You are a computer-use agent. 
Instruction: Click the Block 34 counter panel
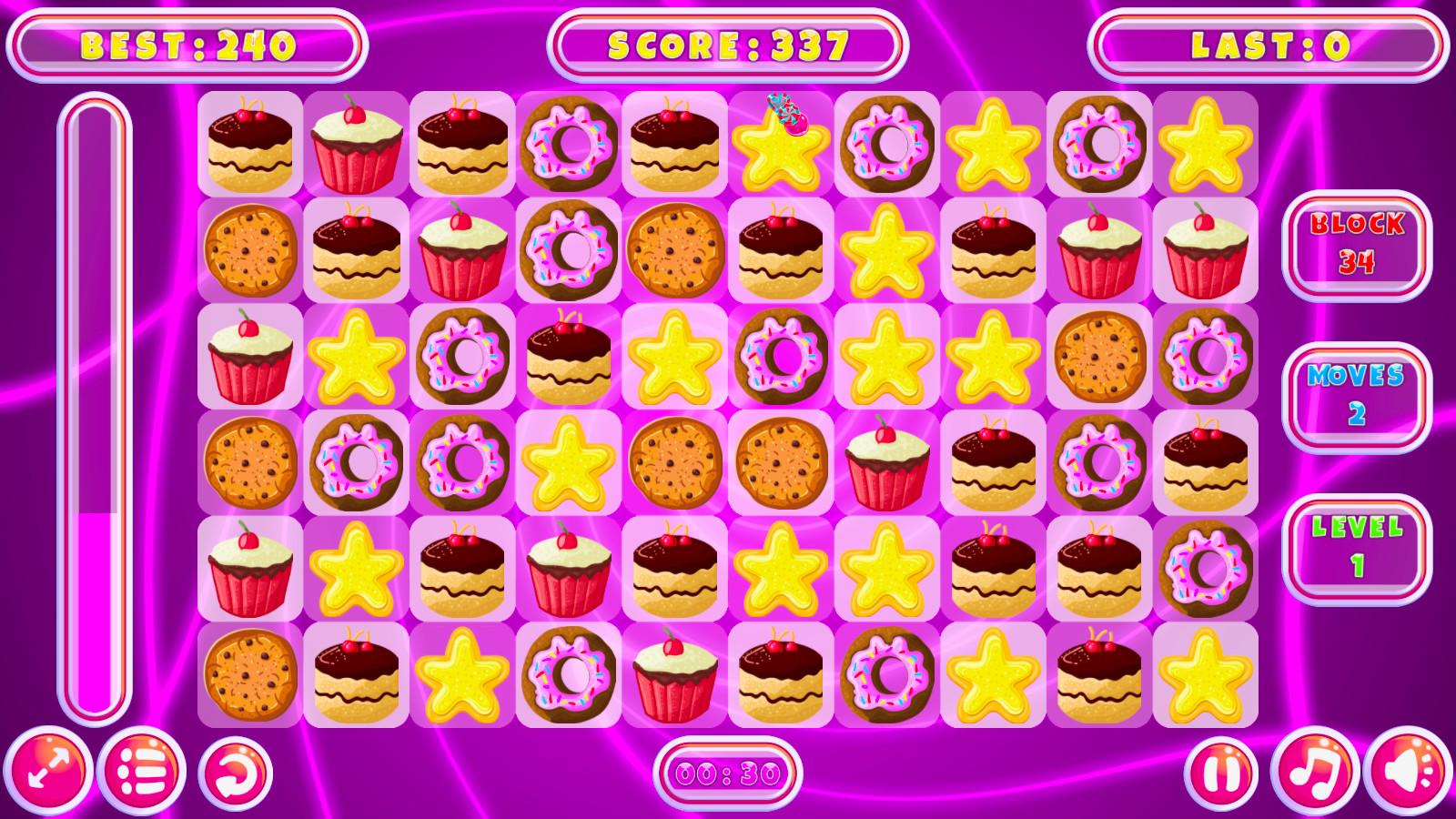click(1356, 244)
